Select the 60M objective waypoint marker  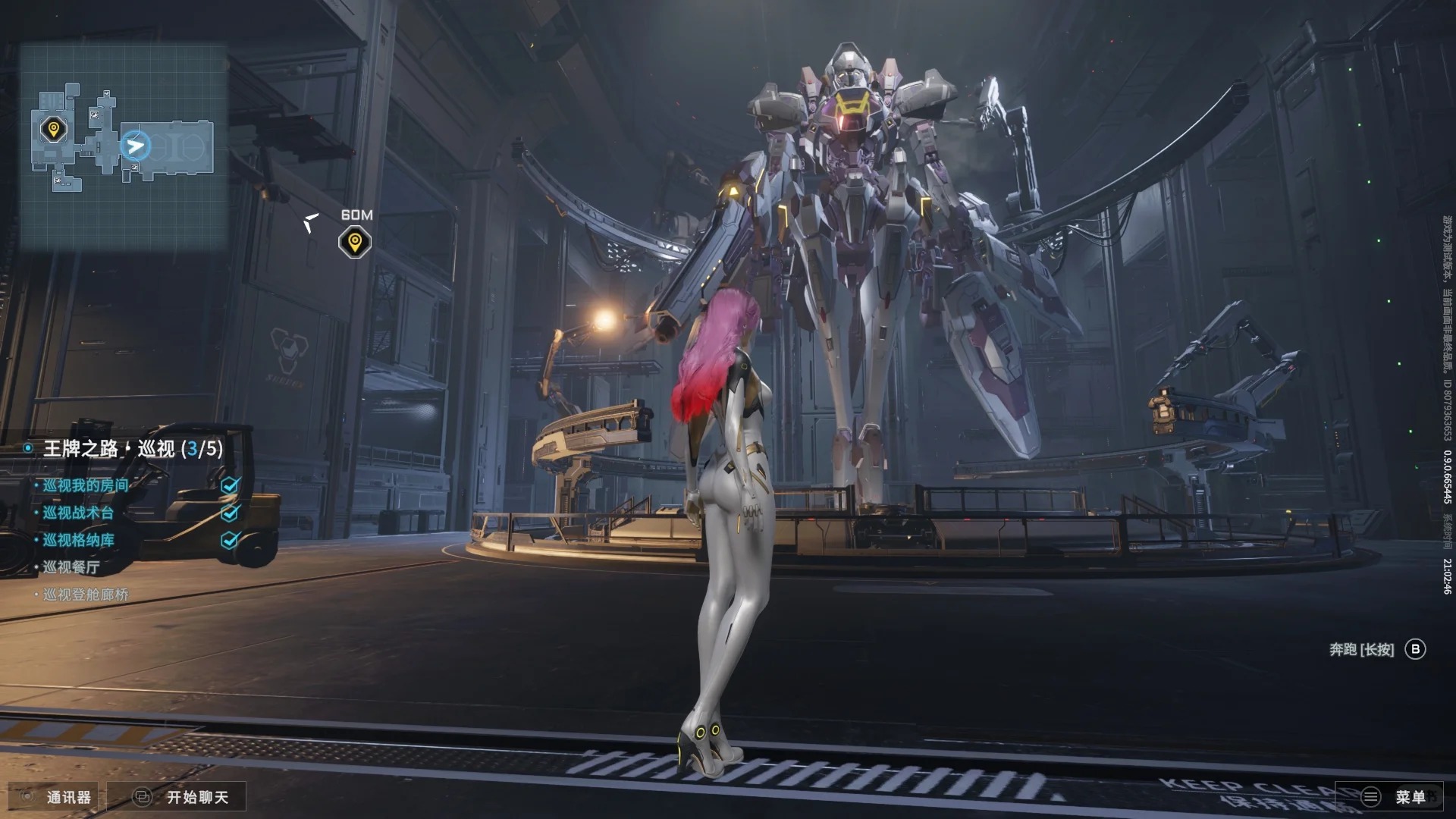pos(354,243)
